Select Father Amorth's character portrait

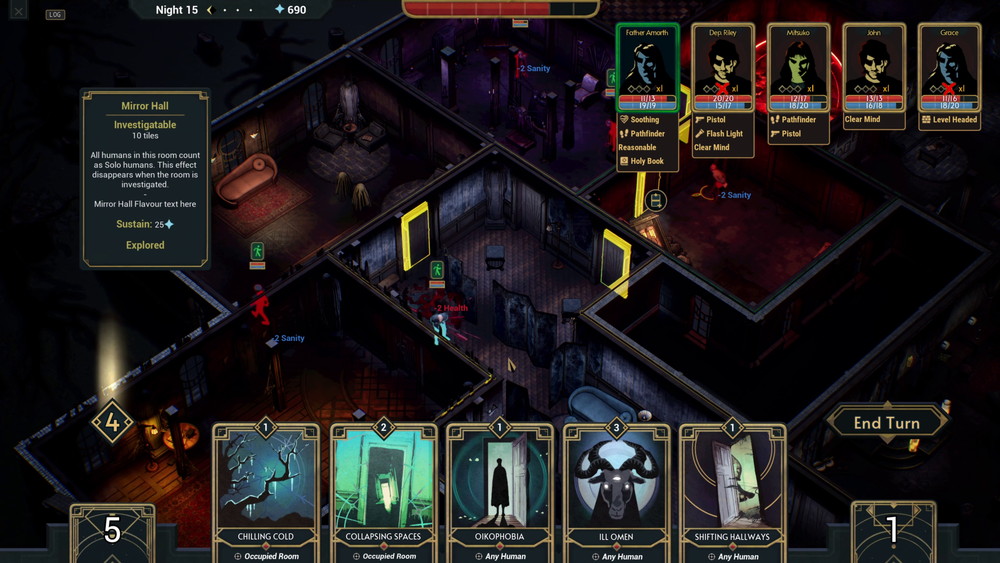coord(647,67)
